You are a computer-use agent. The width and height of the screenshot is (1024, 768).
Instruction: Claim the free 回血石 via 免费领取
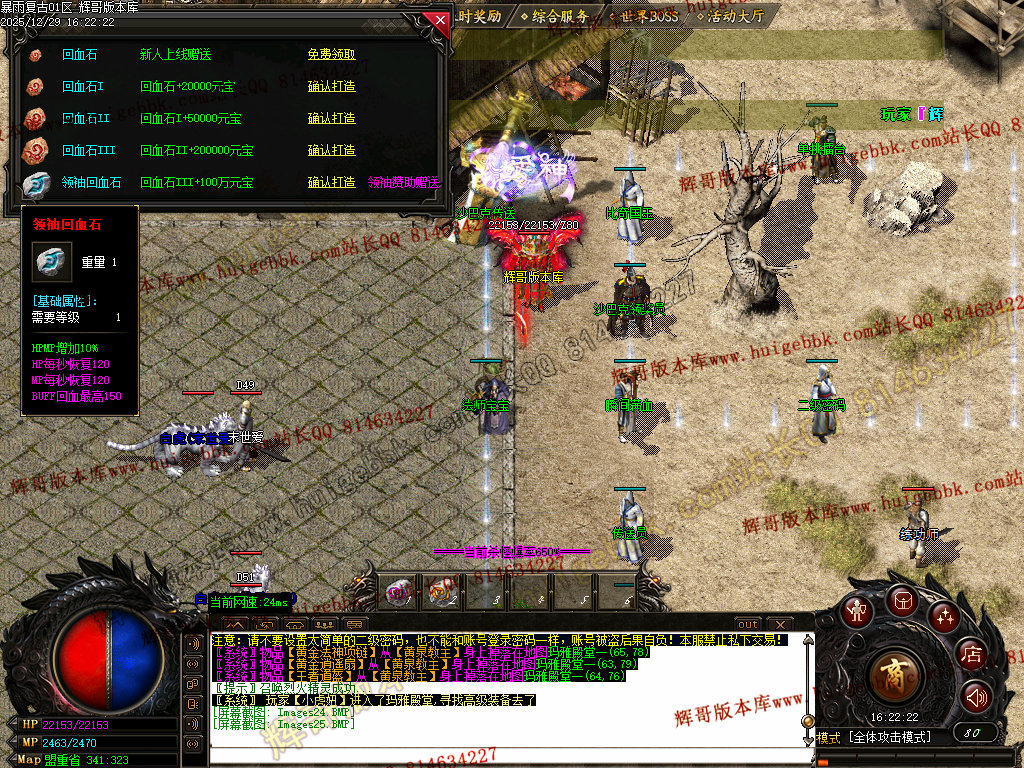[x=331, y=55]
